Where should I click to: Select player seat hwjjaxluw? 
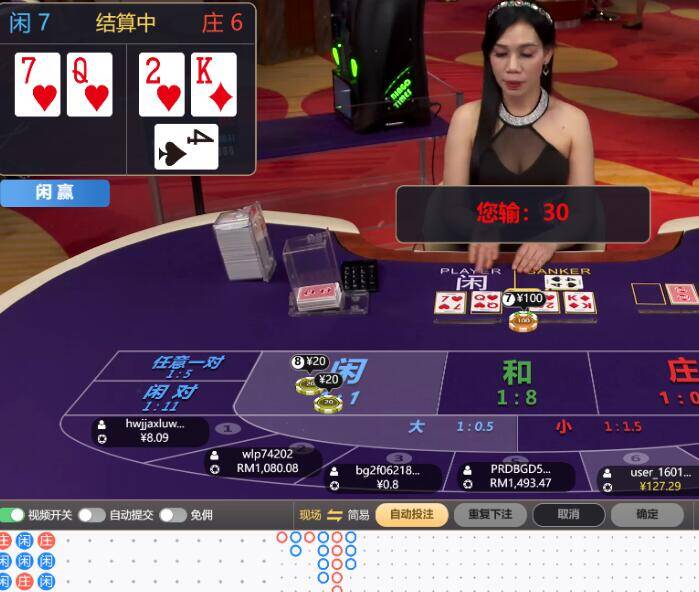point(148,431)
